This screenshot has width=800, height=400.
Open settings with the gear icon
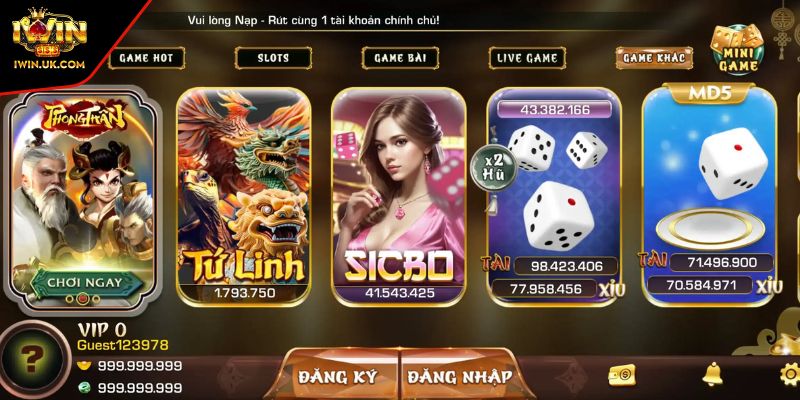coord(789,374)
